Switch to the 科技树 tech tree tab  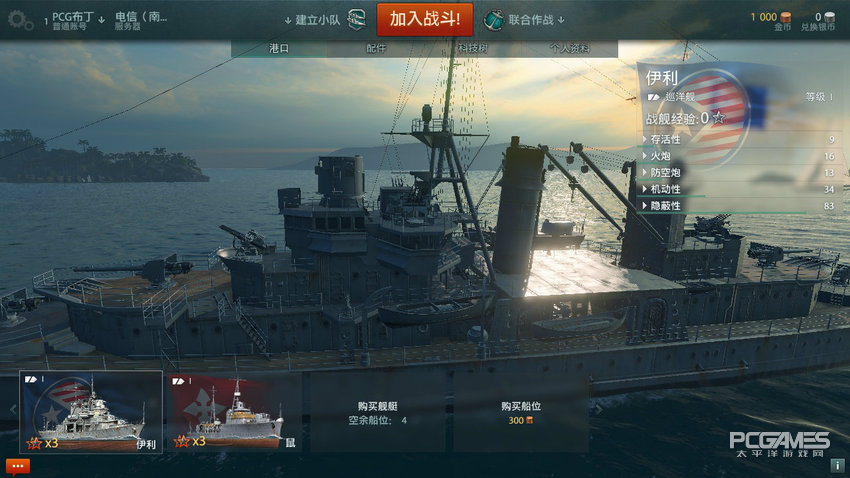click(x=472, y=48)
